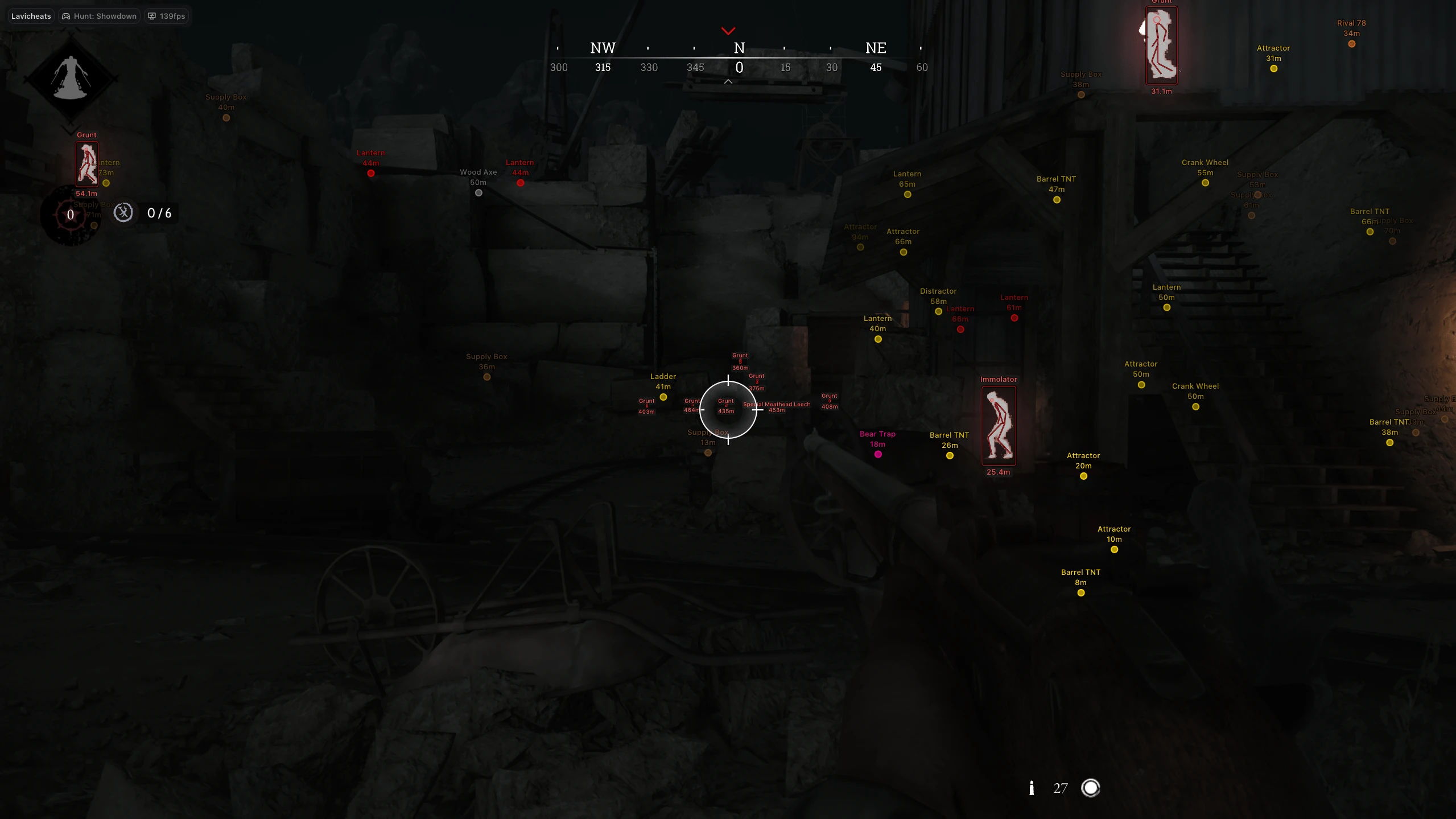
Task: Click the Lavicheats overlay label
Action: [x=31, y=16]
